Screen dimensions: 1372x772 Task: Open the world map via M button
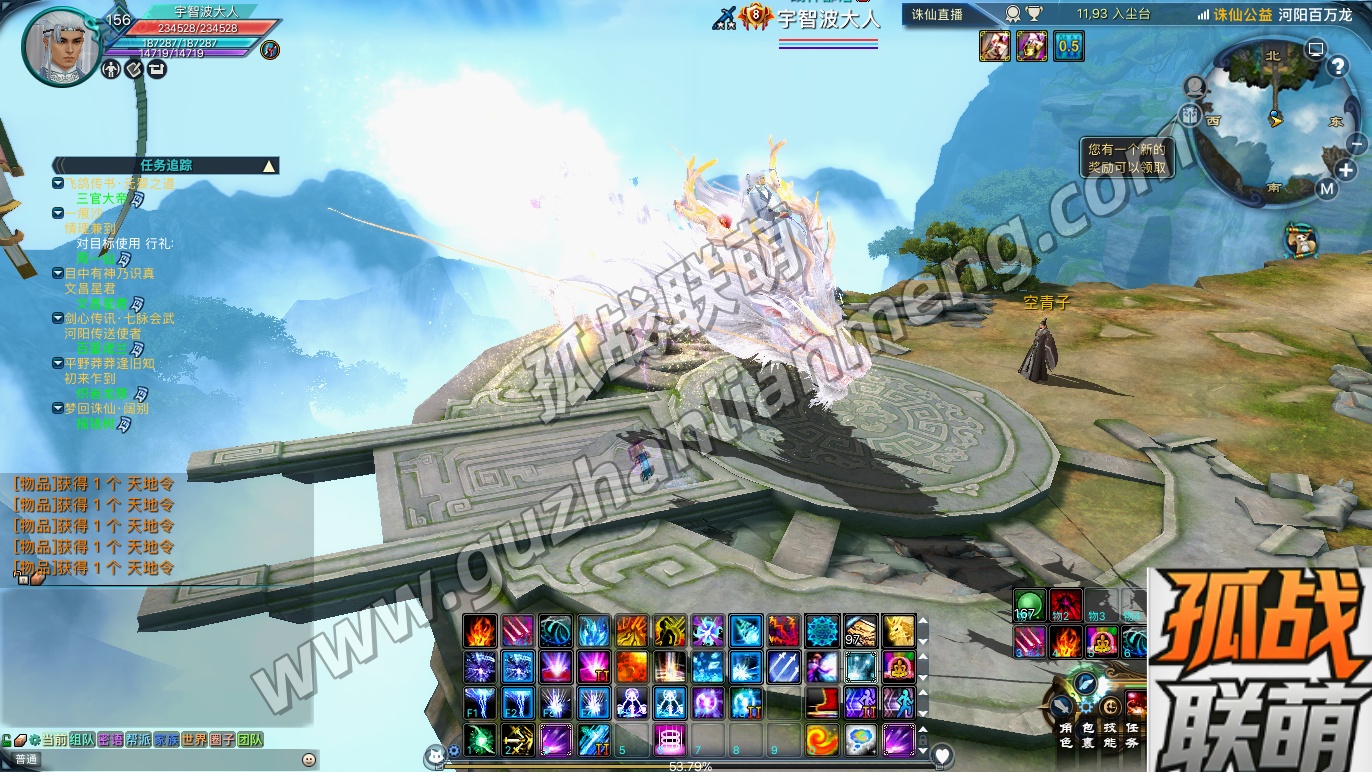point(1326,189)
